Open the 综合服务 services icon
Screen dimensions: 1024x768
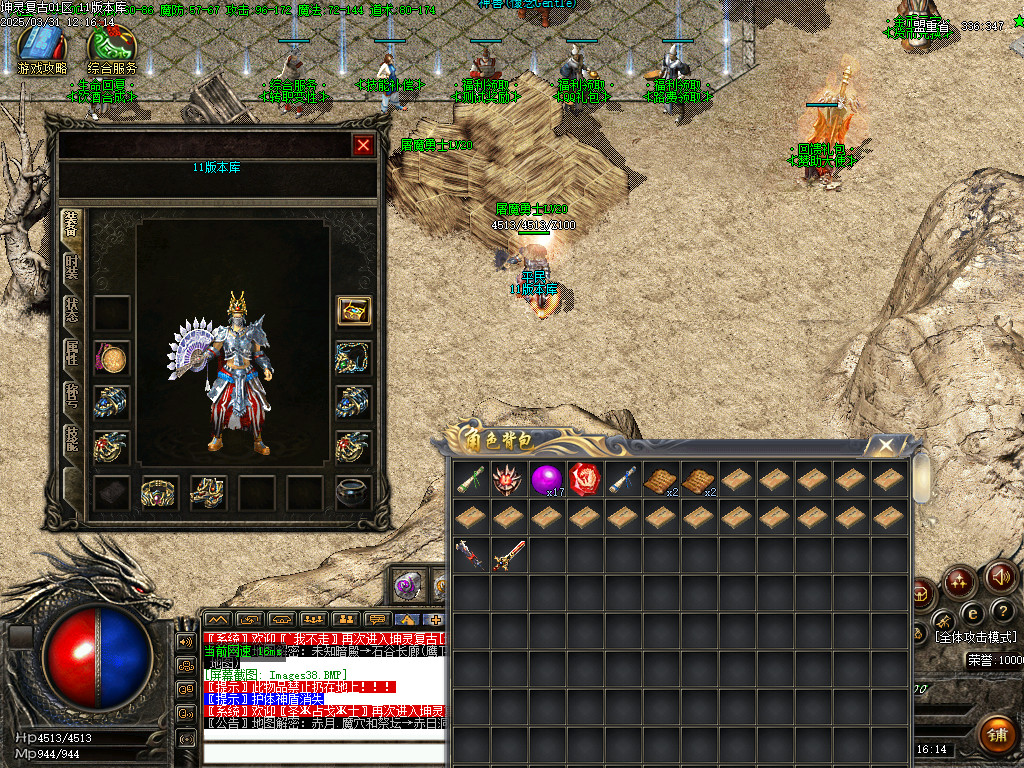[x=112, y=46]
